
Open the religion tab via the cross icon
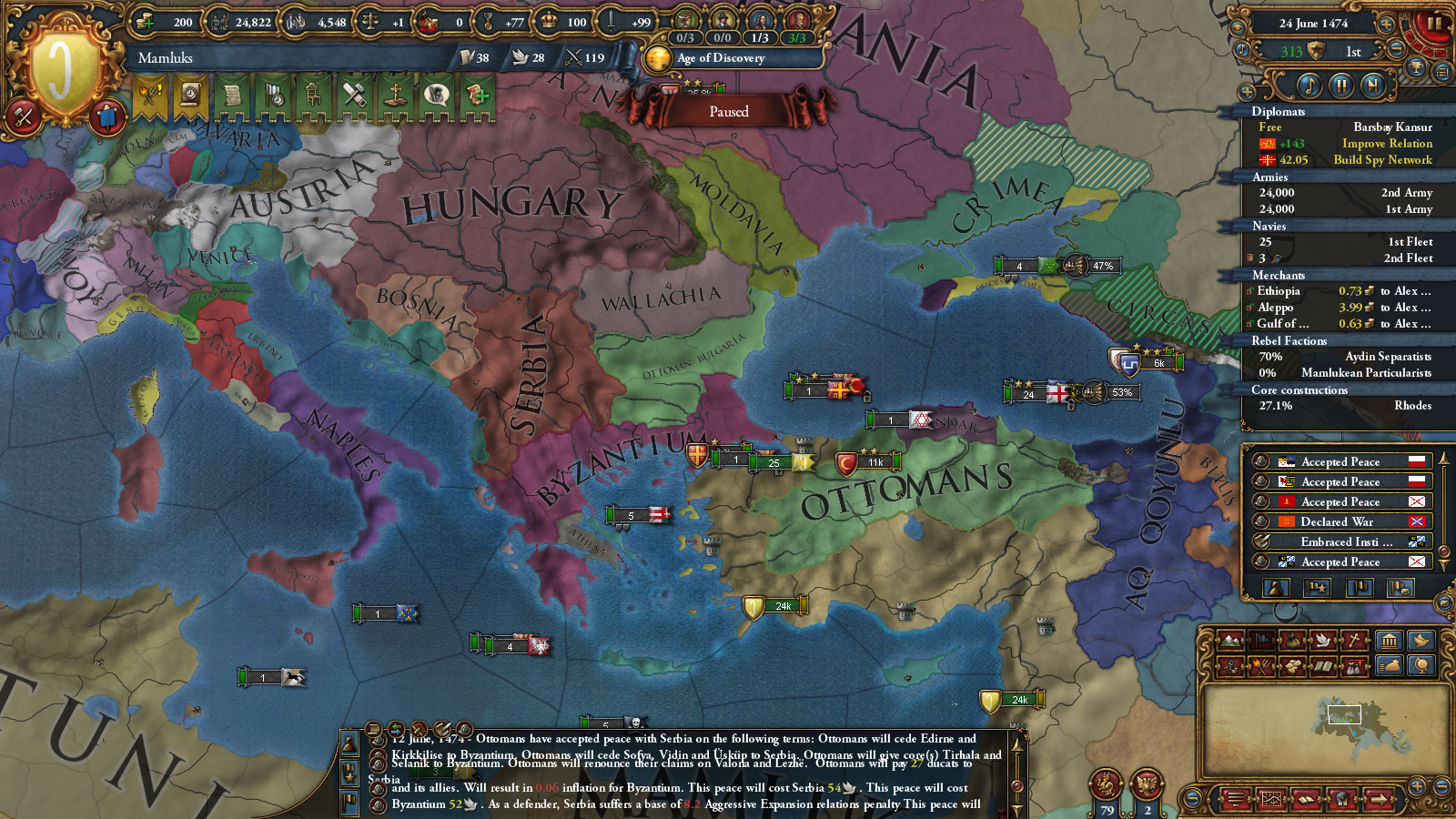[x=396, y=96]
